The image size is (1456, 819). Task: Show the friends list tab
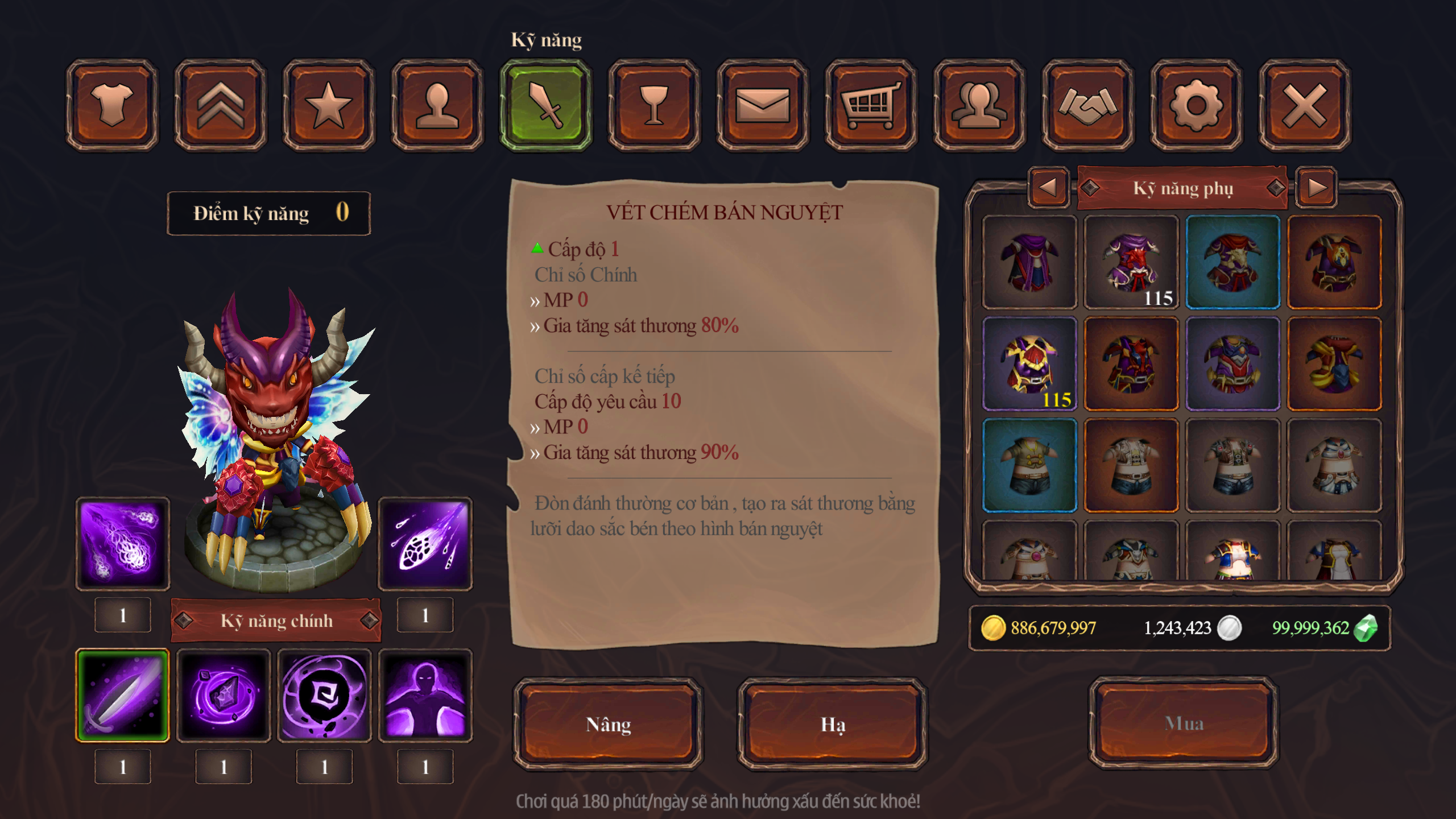point(979,105)
